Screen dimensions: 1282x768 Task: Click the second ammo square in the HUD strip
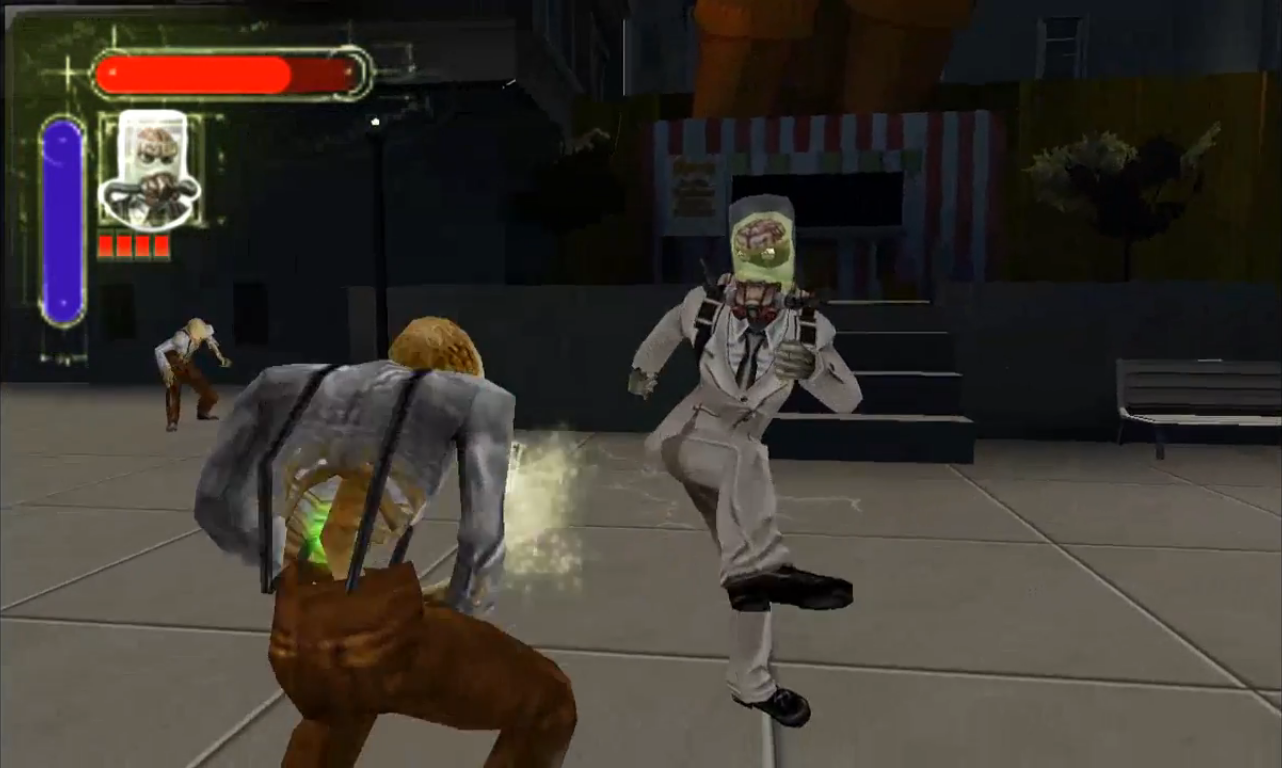122,245
